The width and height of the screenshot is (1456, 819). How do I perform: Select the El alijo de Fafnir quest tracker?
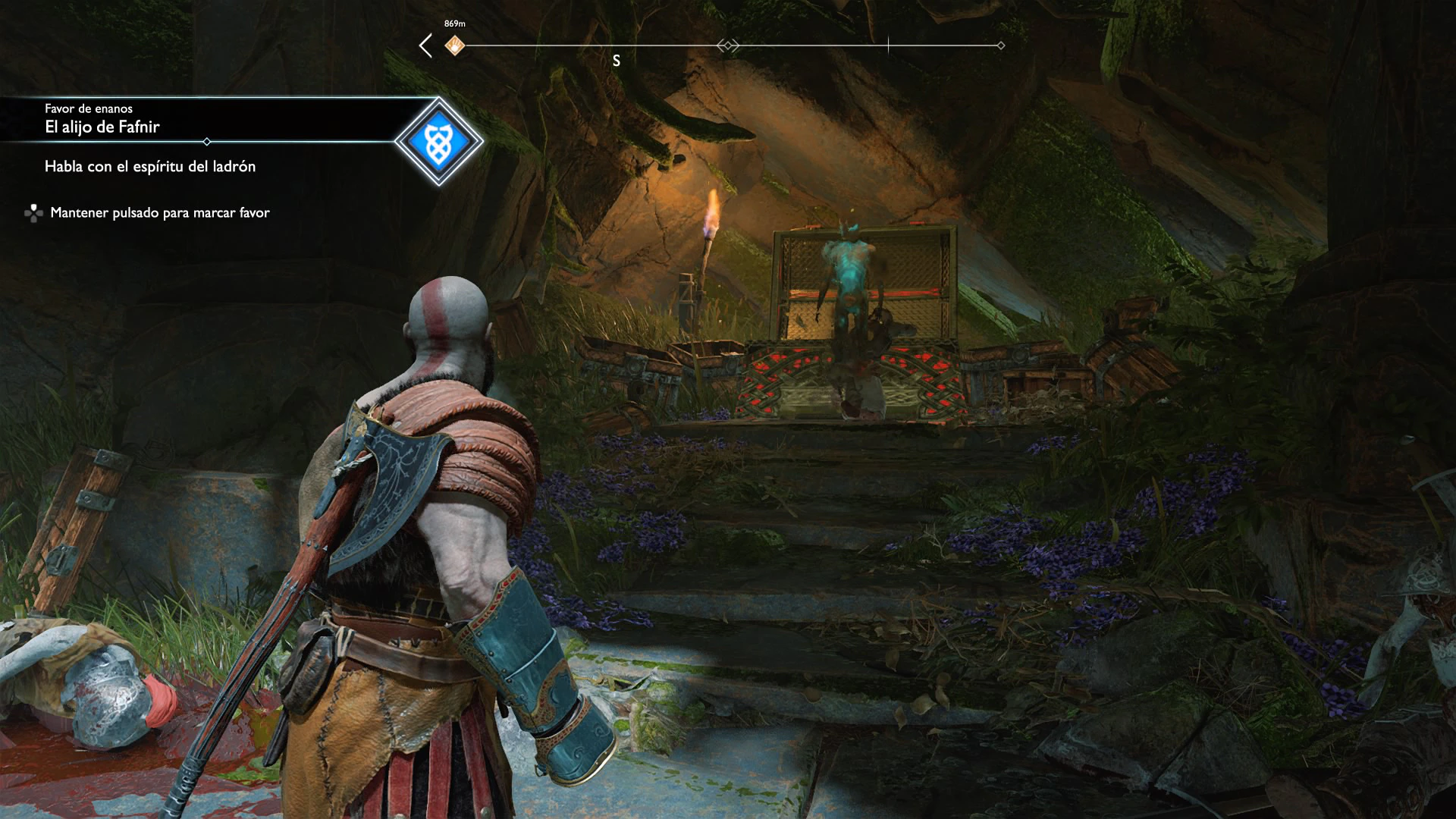click(x=102, y=127)
